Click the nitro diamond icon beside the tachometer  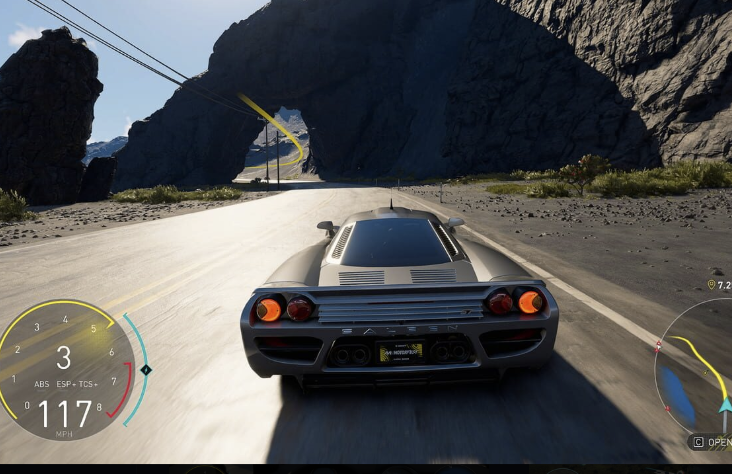(x=146, y=370)
